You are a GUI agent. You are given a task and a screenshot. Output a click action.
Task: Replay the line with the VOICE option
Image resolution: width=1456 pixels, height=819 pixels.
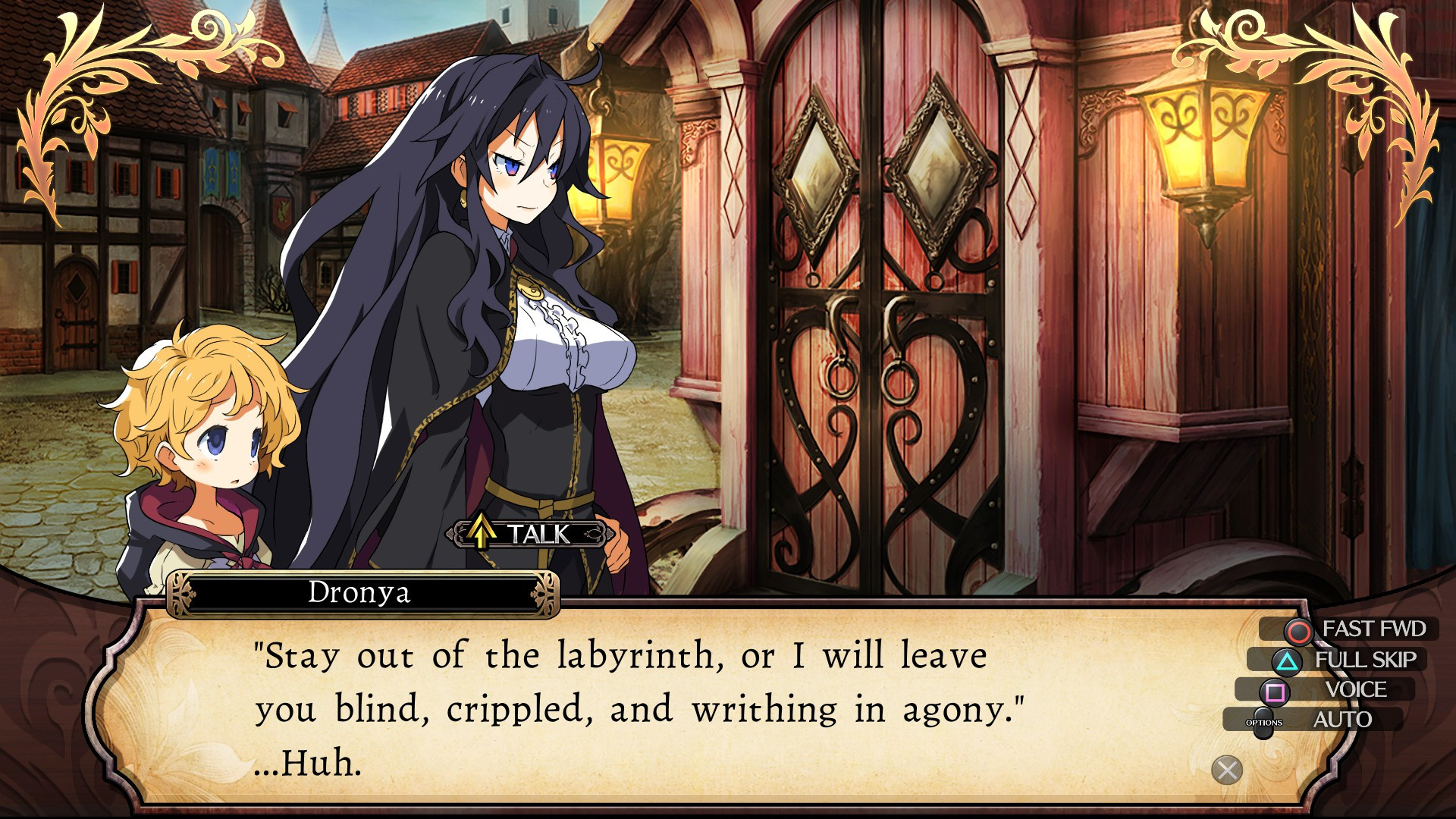(x=1336, y=690)
